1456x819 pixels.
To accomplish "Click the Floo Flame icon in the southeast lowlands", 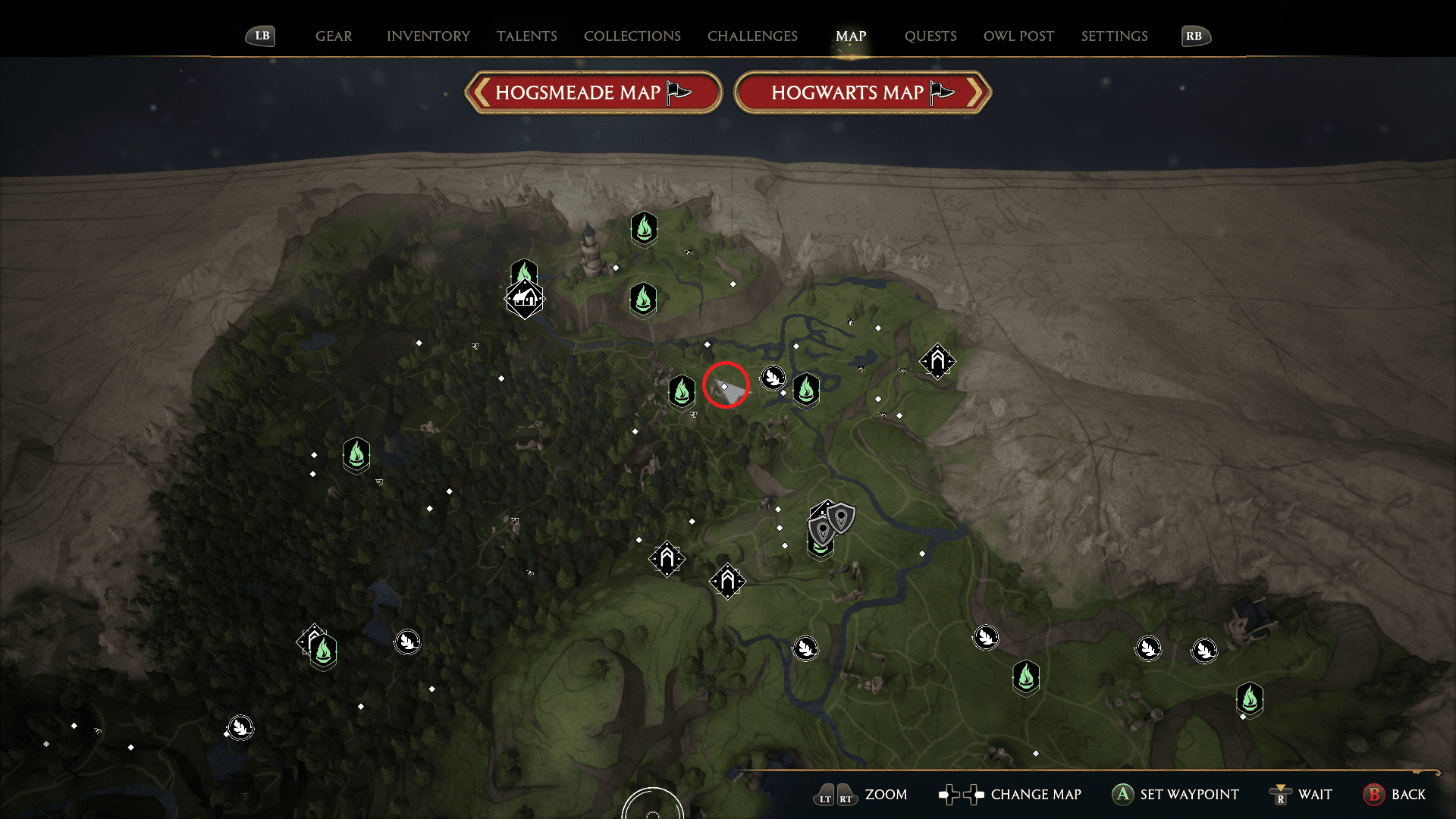I will 1025,677.
